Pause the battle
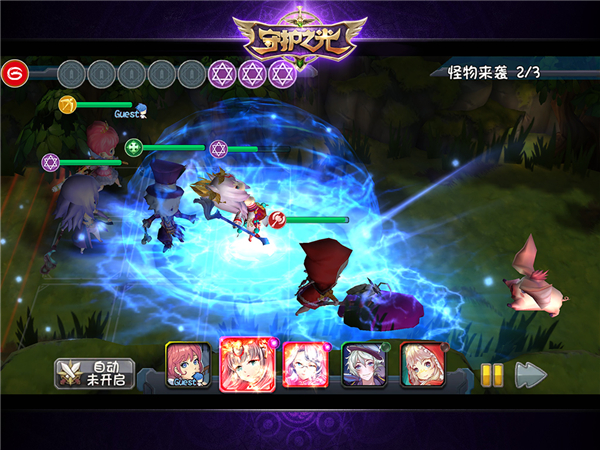 [490, 374]
